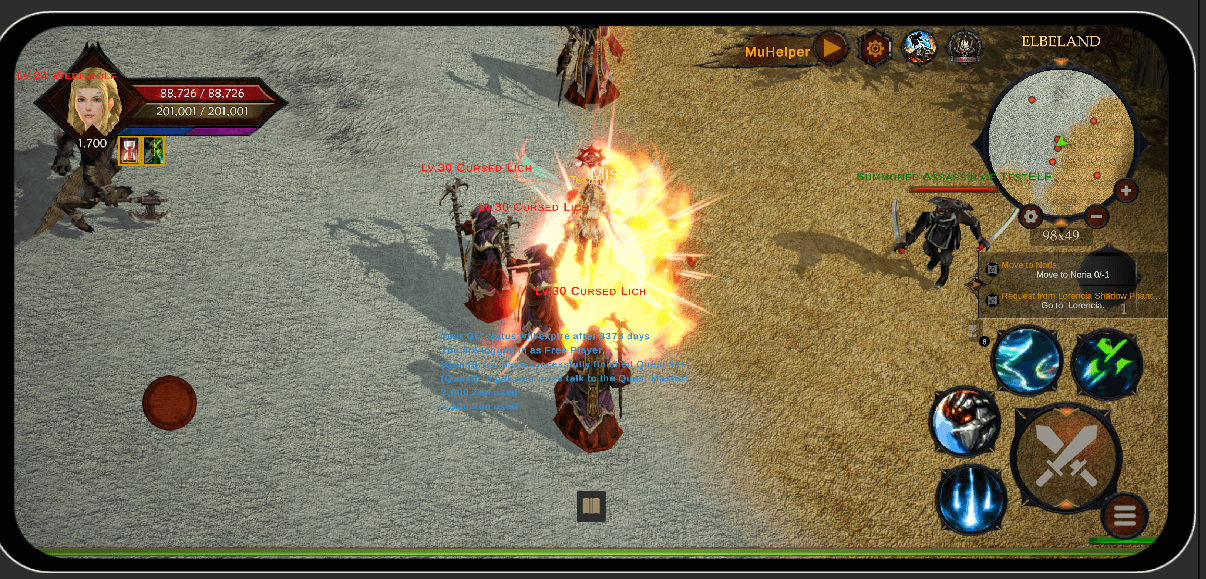Use the armored beast skill
This screenshot has width=1206, height=579.
pyautogui.click(x=965, y=421)
